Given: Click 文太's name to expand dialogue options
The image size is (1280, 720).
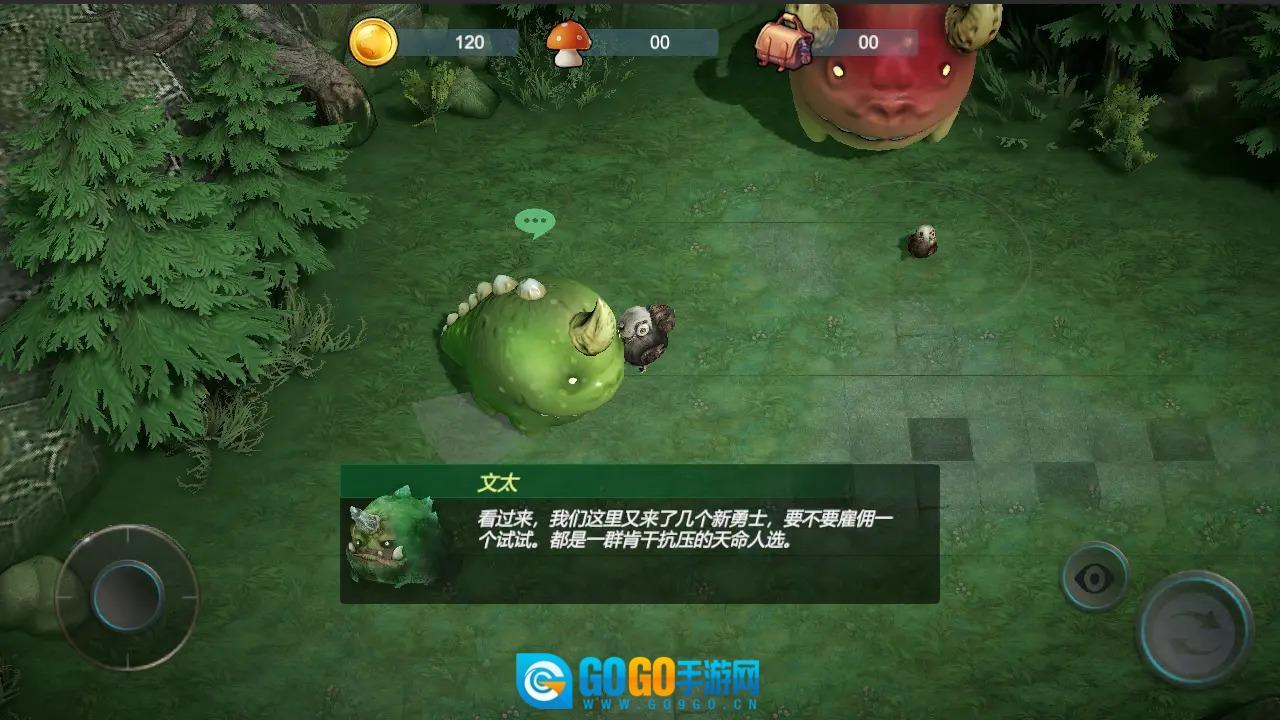Looking at the screenshot, I should [x=500, y=481].
